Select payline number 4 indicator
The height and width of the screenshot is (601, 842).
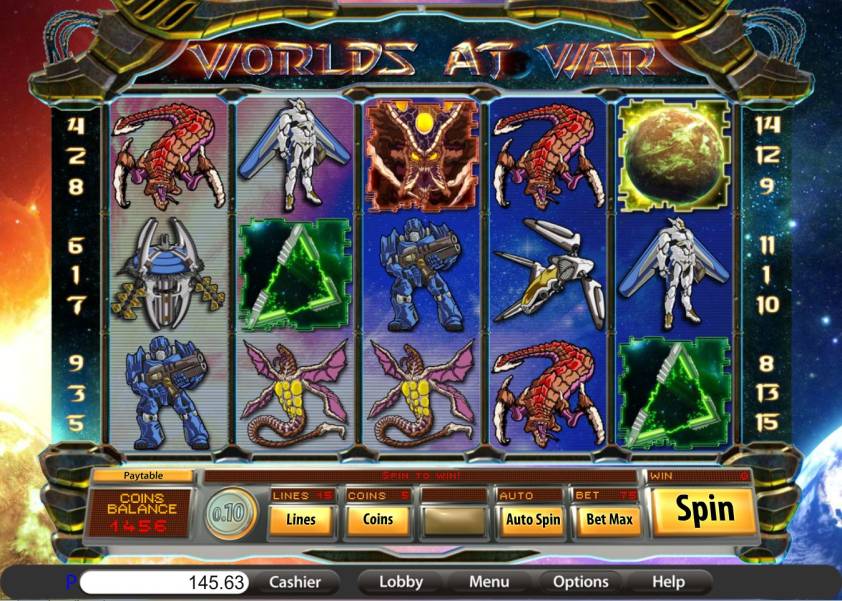tap(76, 126)
